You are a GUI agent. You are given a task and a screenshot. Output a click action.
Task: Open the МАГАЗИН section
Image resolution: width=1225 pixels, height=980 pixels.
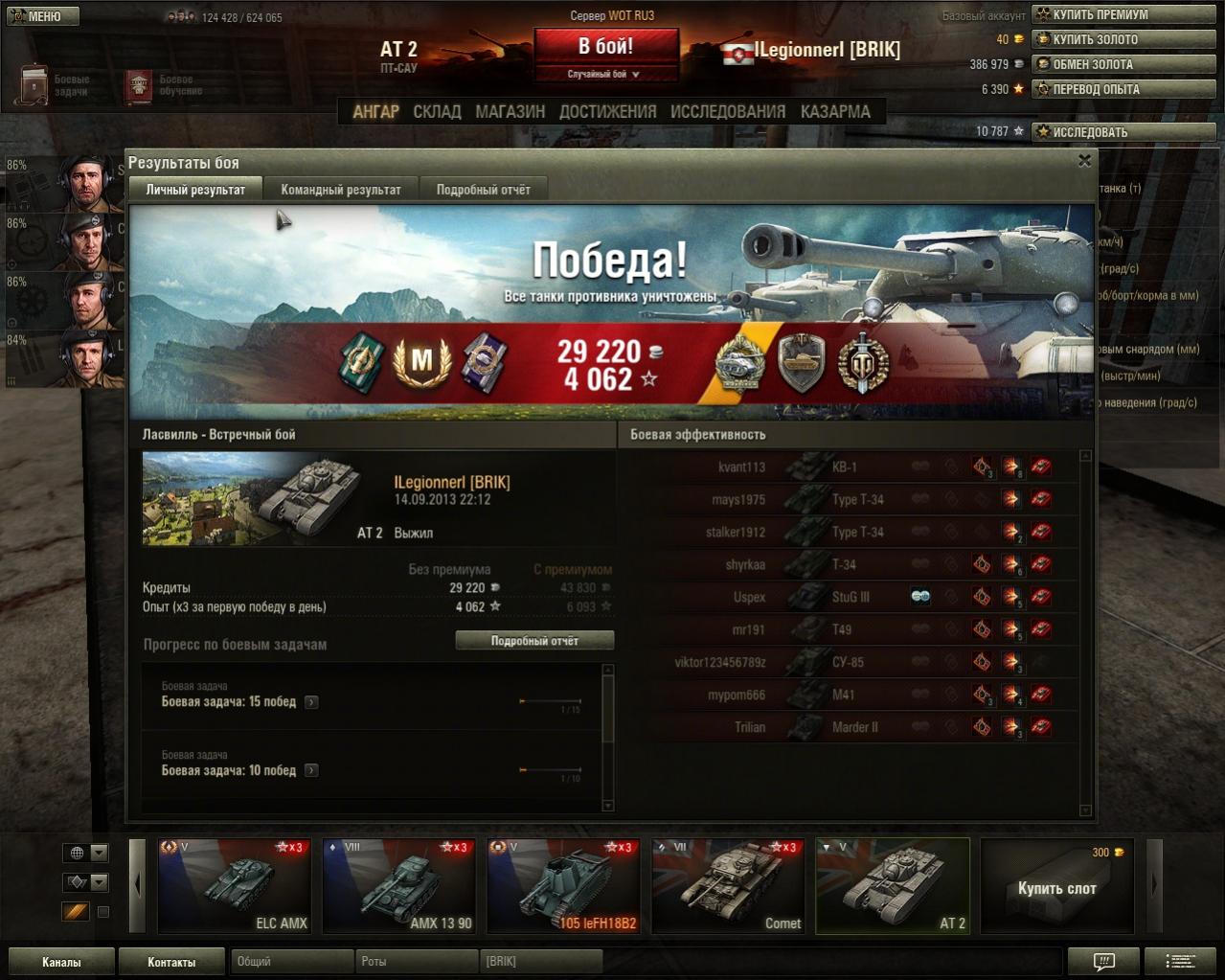(510, 112)
